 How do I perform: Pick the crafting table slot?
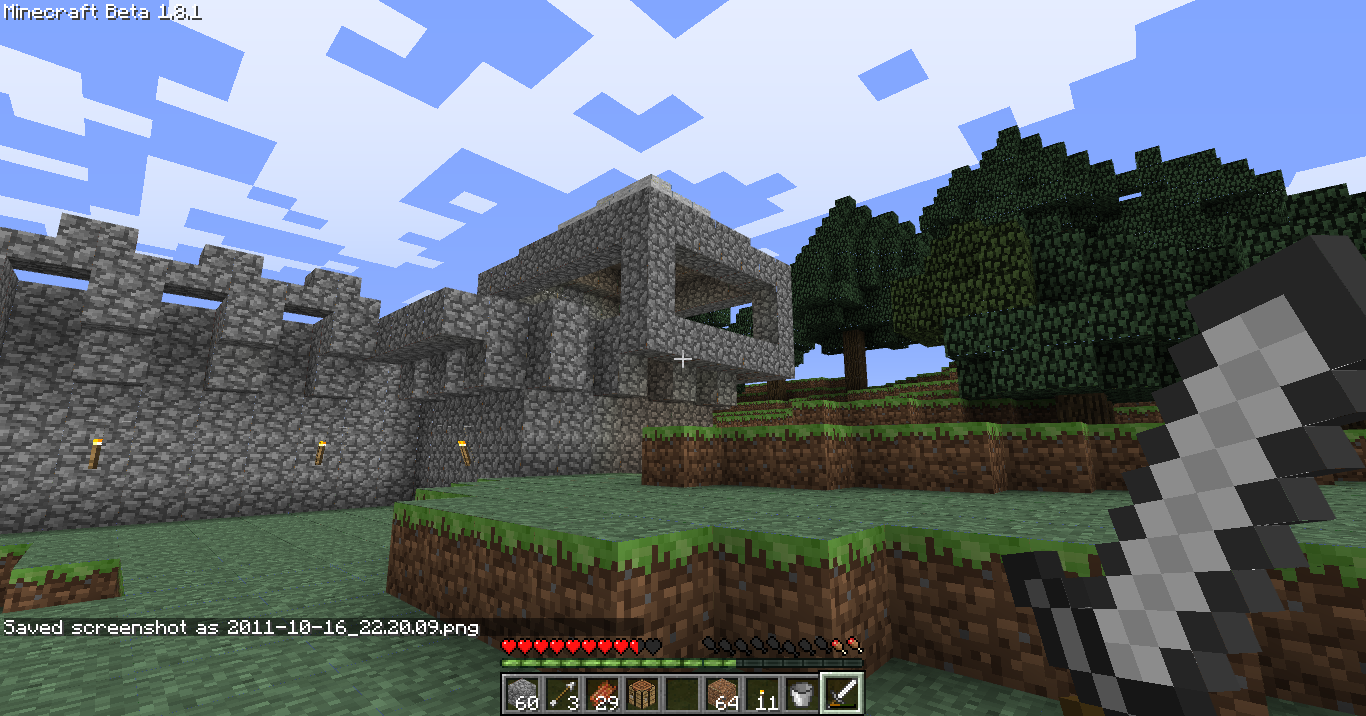point(641,693)
